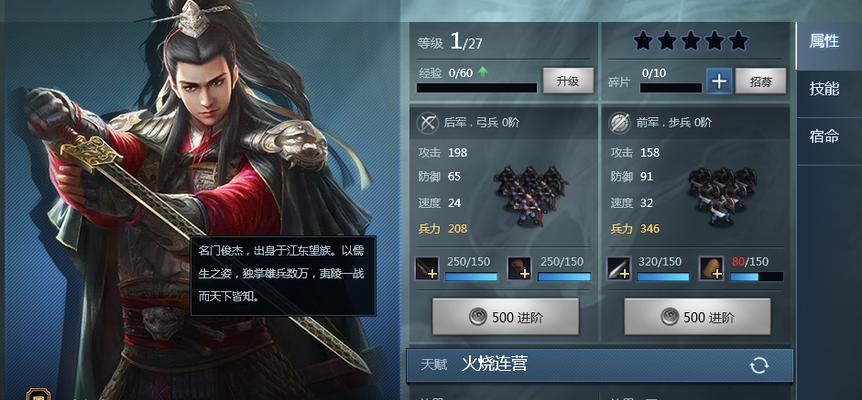Refresh the 火烧连营 talent

[x=759, y=365]
